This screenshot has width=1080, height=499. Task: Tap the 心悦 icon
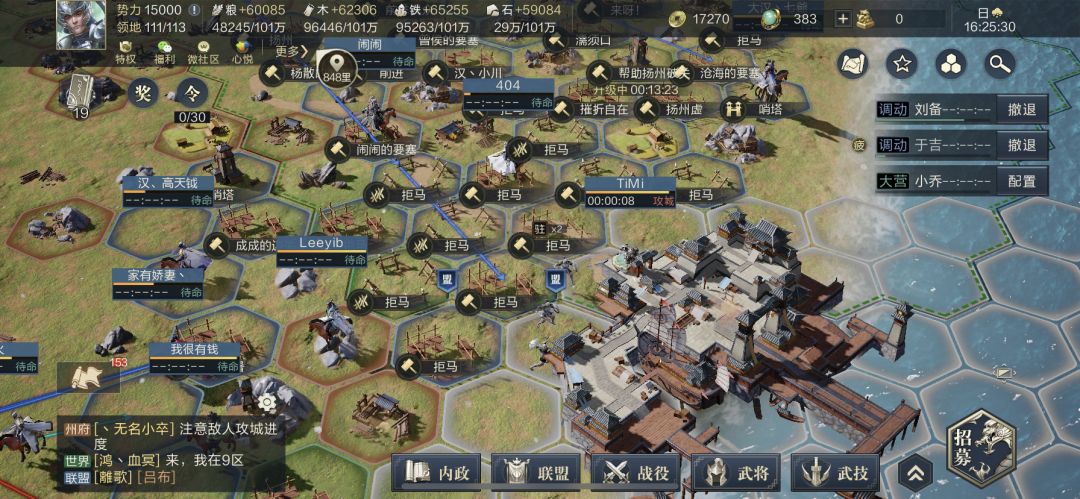pyautogui.click(x=242, y=52)
